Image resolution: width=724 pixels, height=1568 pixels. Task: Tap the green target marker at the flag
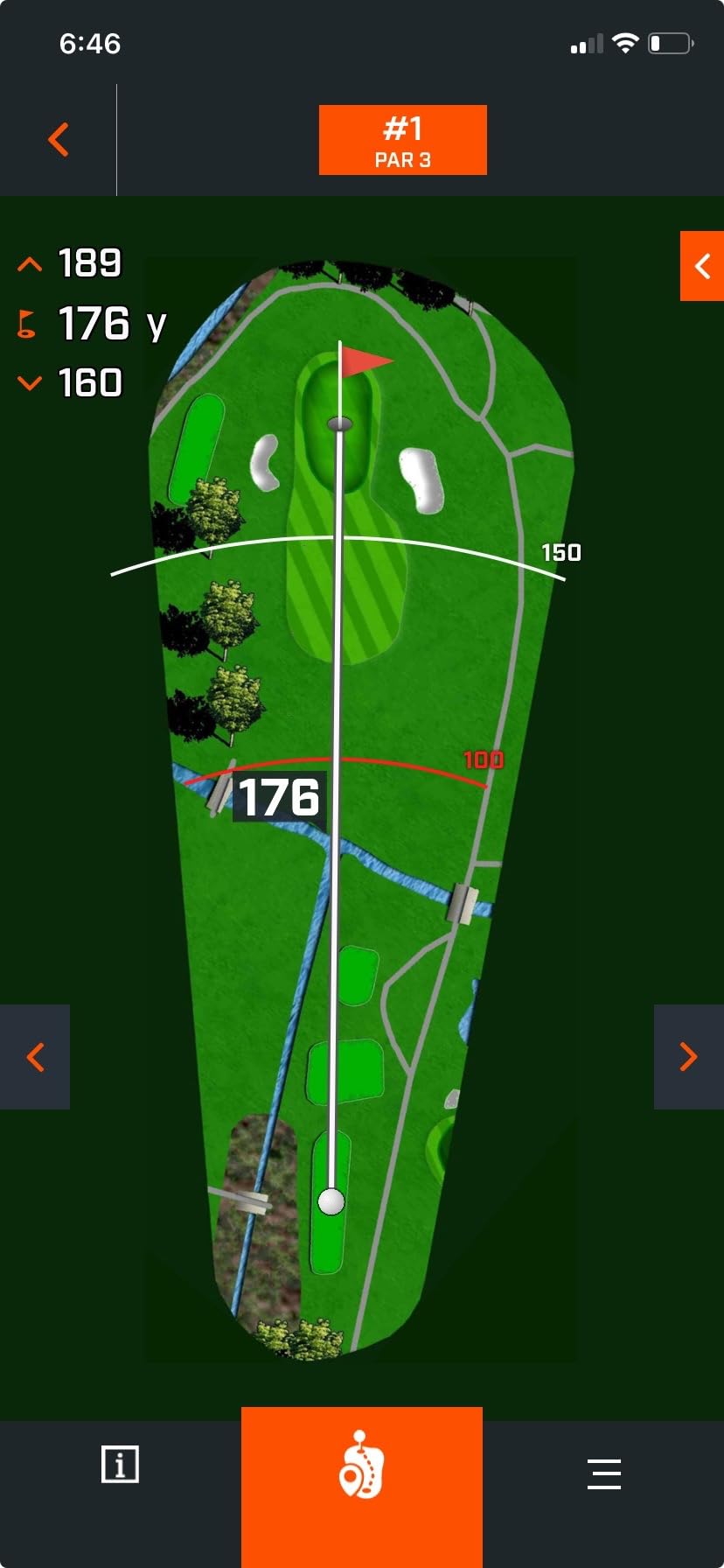[x=339, y=424]
